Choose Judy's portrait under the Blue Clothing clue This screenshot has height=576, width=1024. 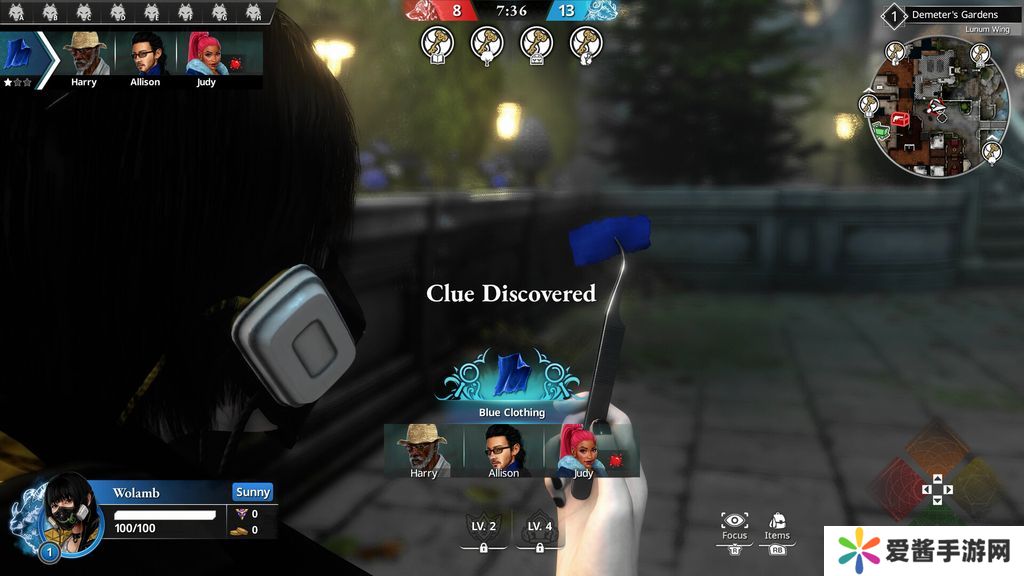coord(583,450)
